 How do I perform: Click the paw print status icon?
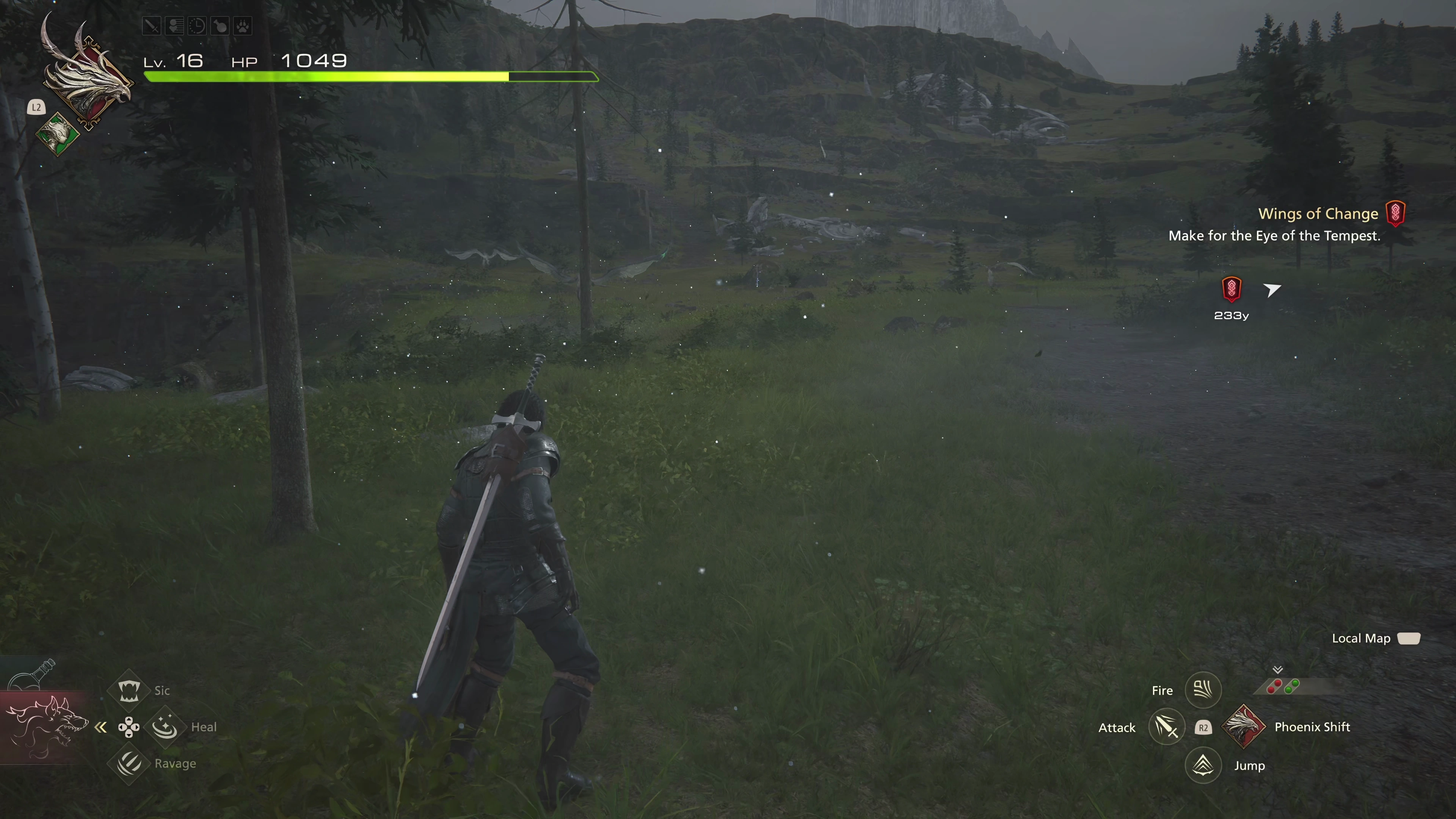point(243,26)
